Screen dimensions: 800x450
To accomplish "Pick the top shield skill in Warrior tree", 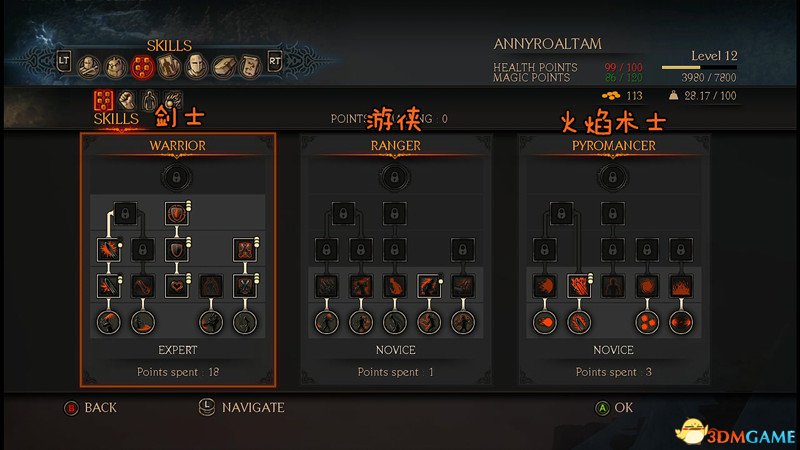I will click(178, 214).
